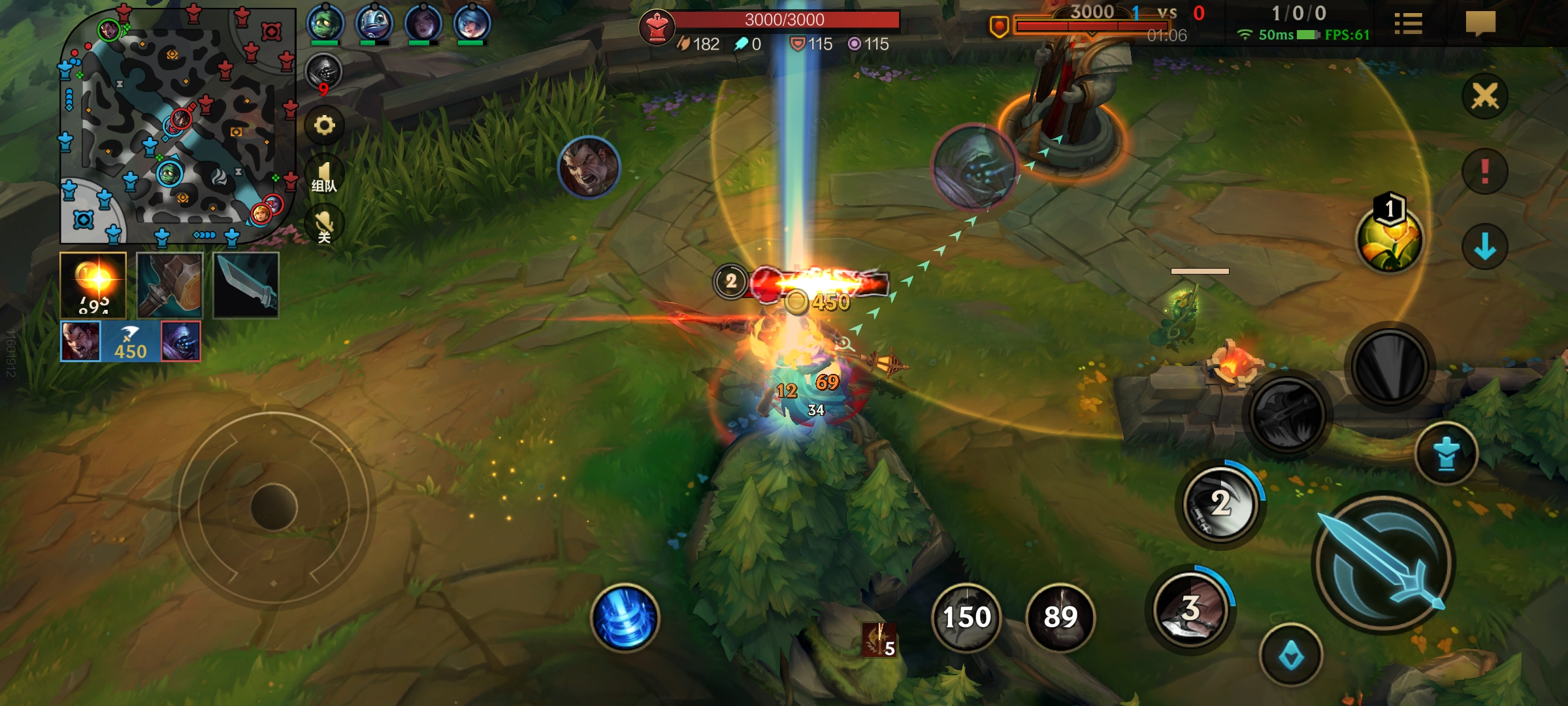Viewport: 1568px width, 706px height.
Task: Tap the blue down-arrow button
Action: click(x=1484, y=247)
